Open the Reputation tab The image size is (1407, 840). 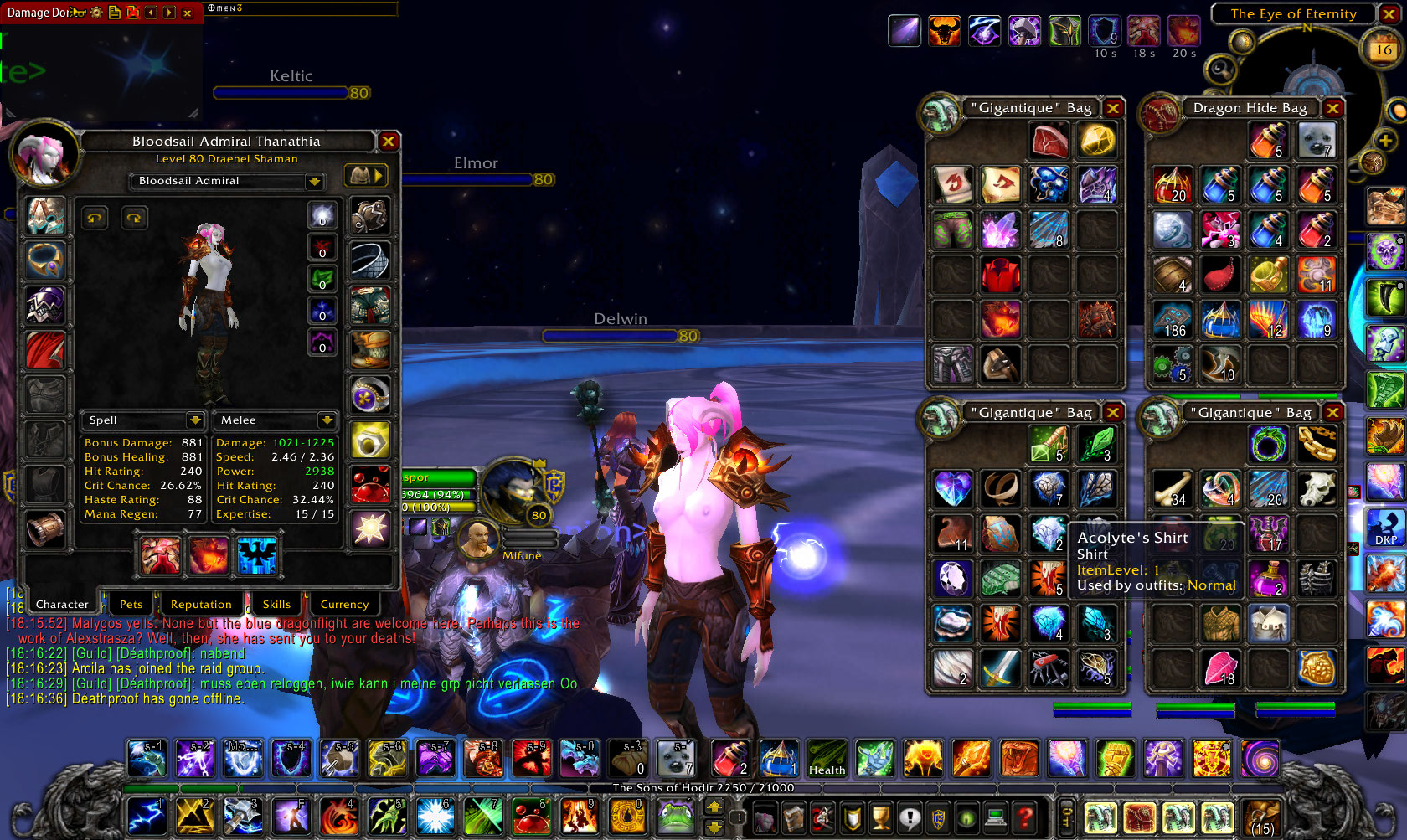coord(201,604)
